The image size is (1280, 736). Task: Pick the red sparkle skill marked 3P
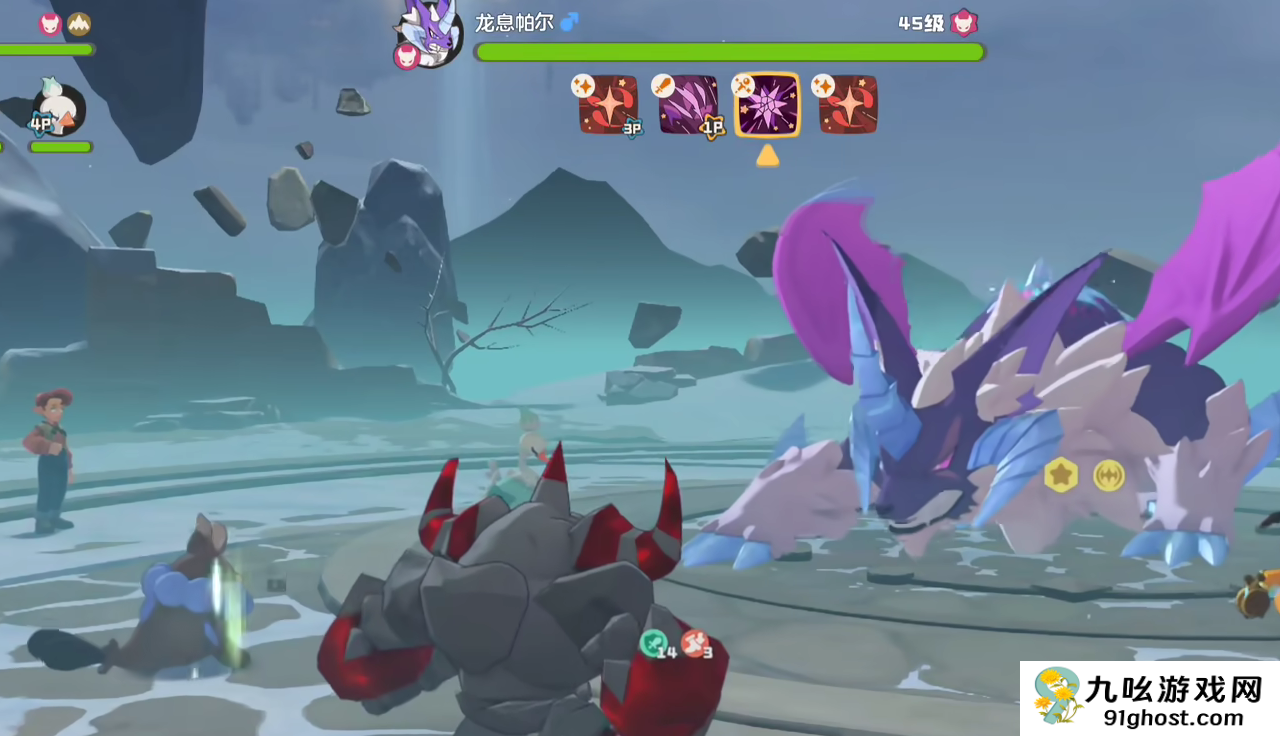[608, 105]
